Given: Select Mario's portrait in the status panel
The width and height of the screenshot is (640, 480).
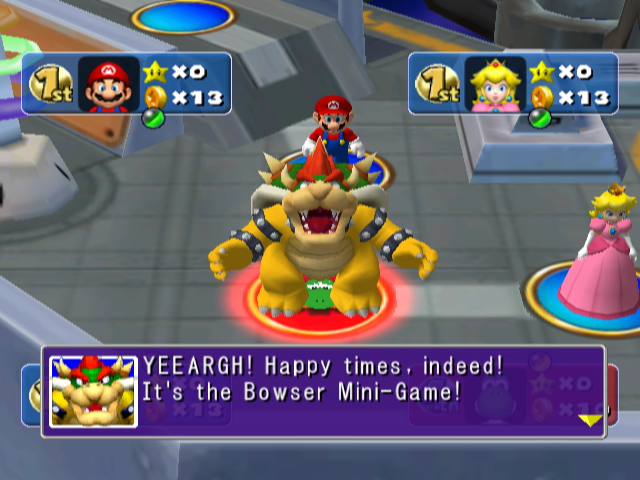Looking at the screenshot, I should pos(108,84).
